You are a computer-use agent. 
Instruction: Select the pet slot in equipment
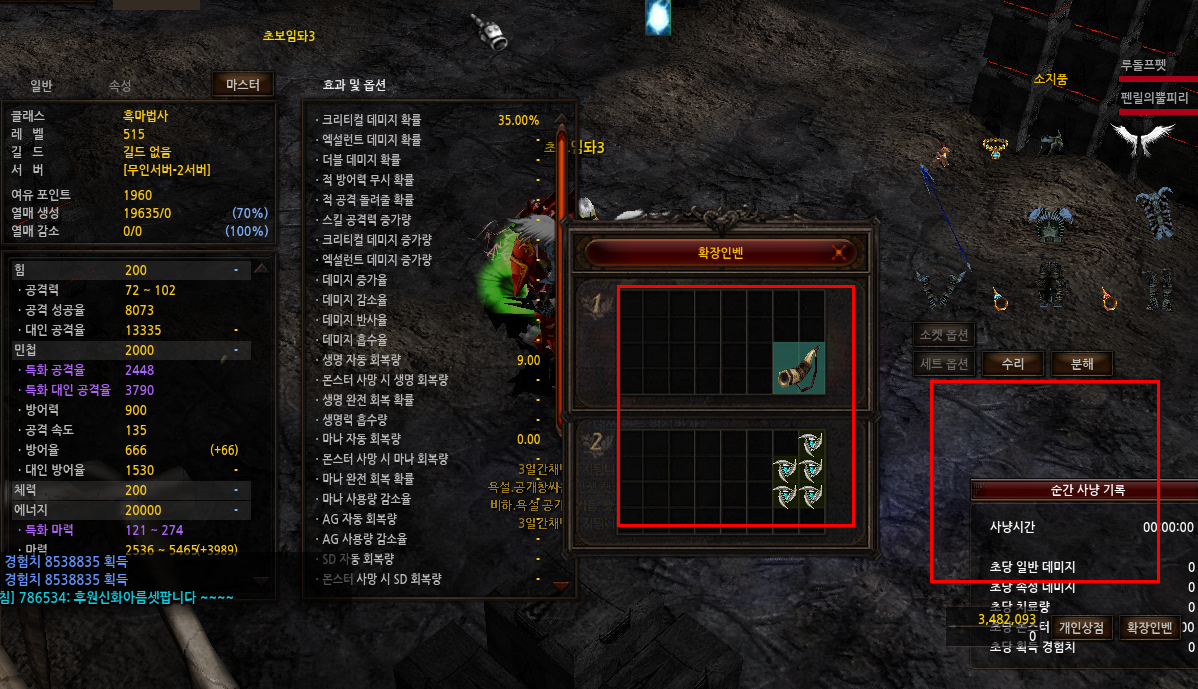940,155
